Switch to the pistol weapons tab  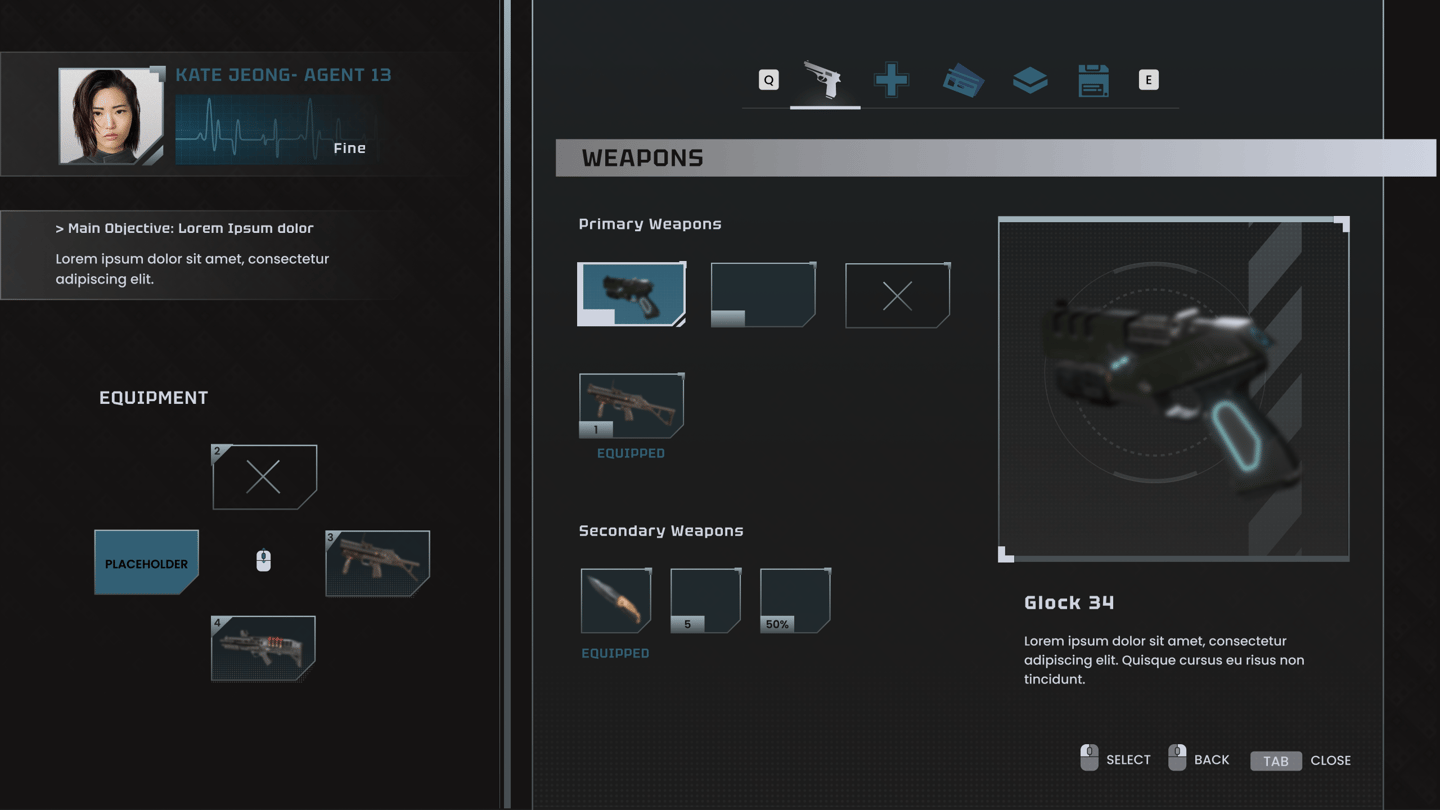(824, 80)
